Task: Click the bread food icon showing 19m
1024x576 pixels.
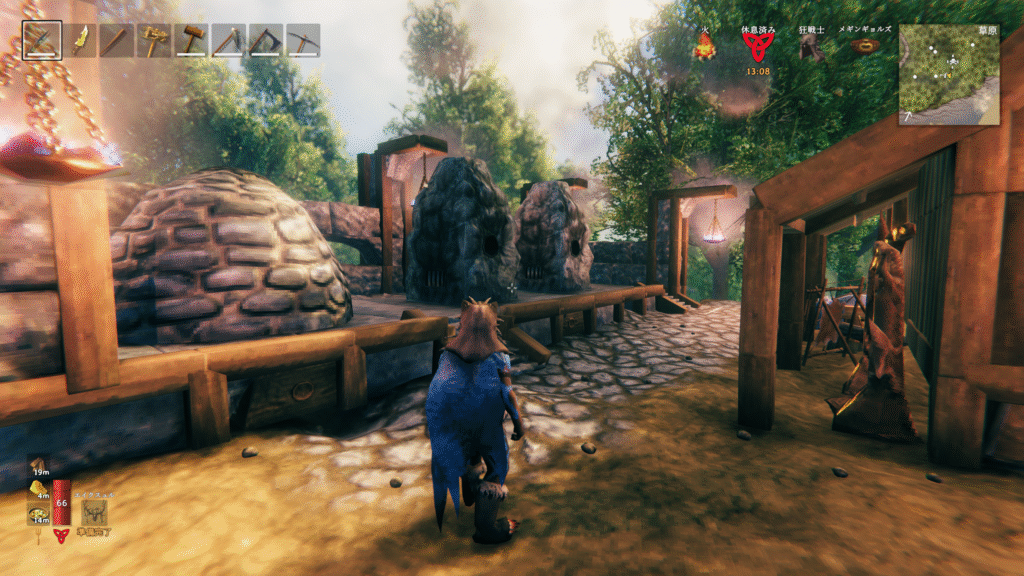Action: point(38,465)
